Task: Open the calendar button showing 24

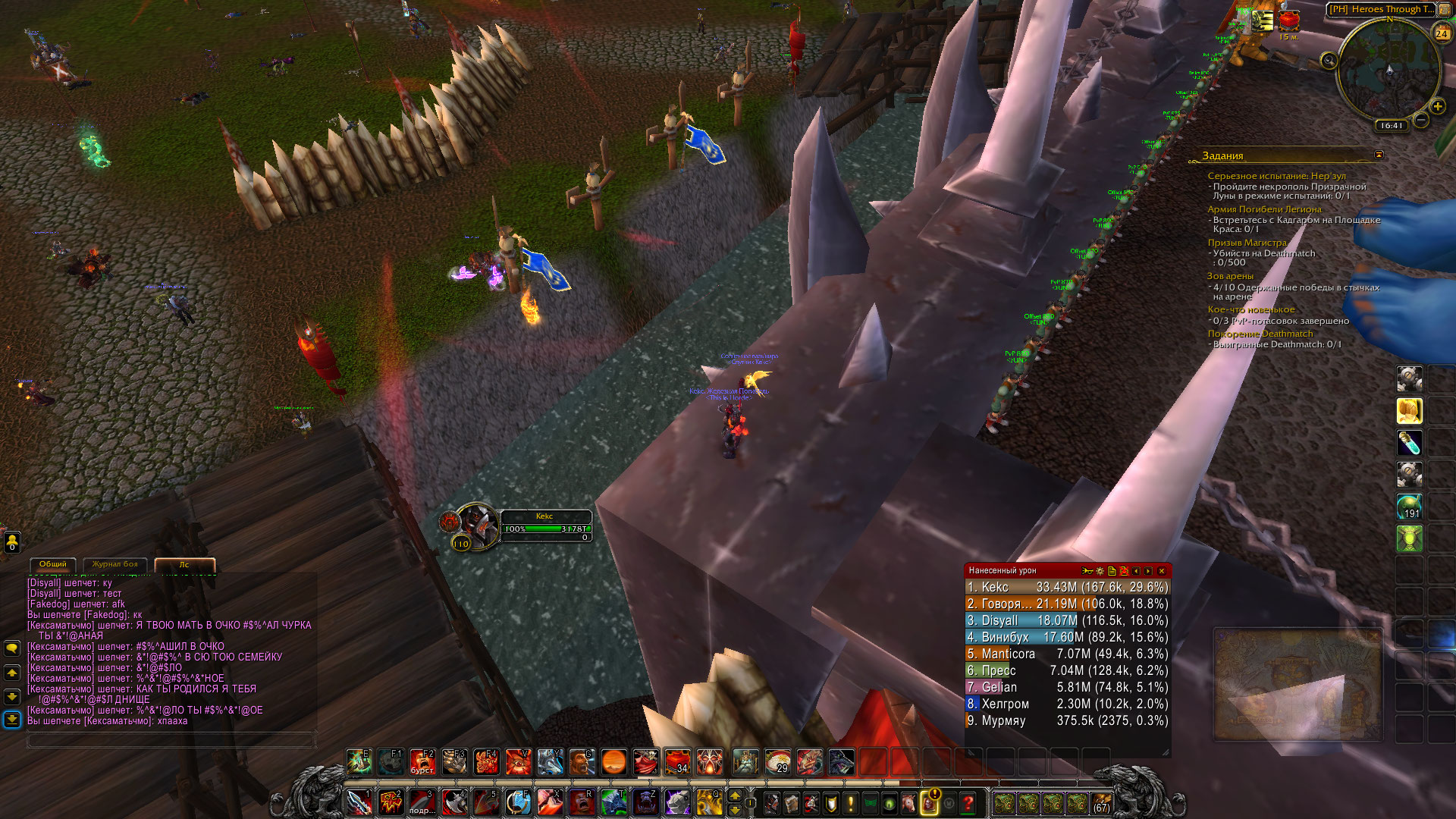Action: pos(1442,33)
